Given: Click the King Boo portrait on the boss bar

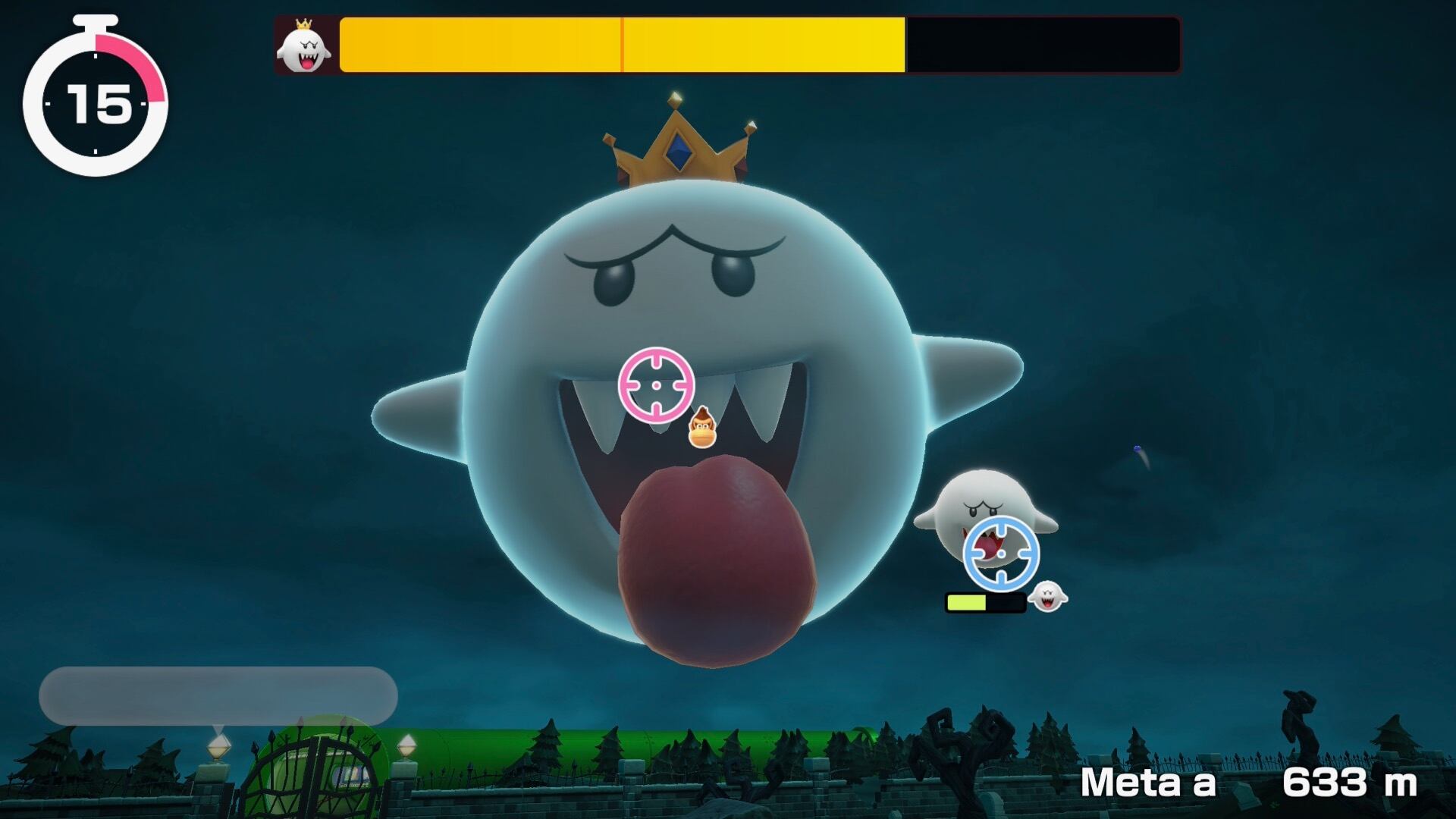Looking at the screenshot, I should pos(304,47).
